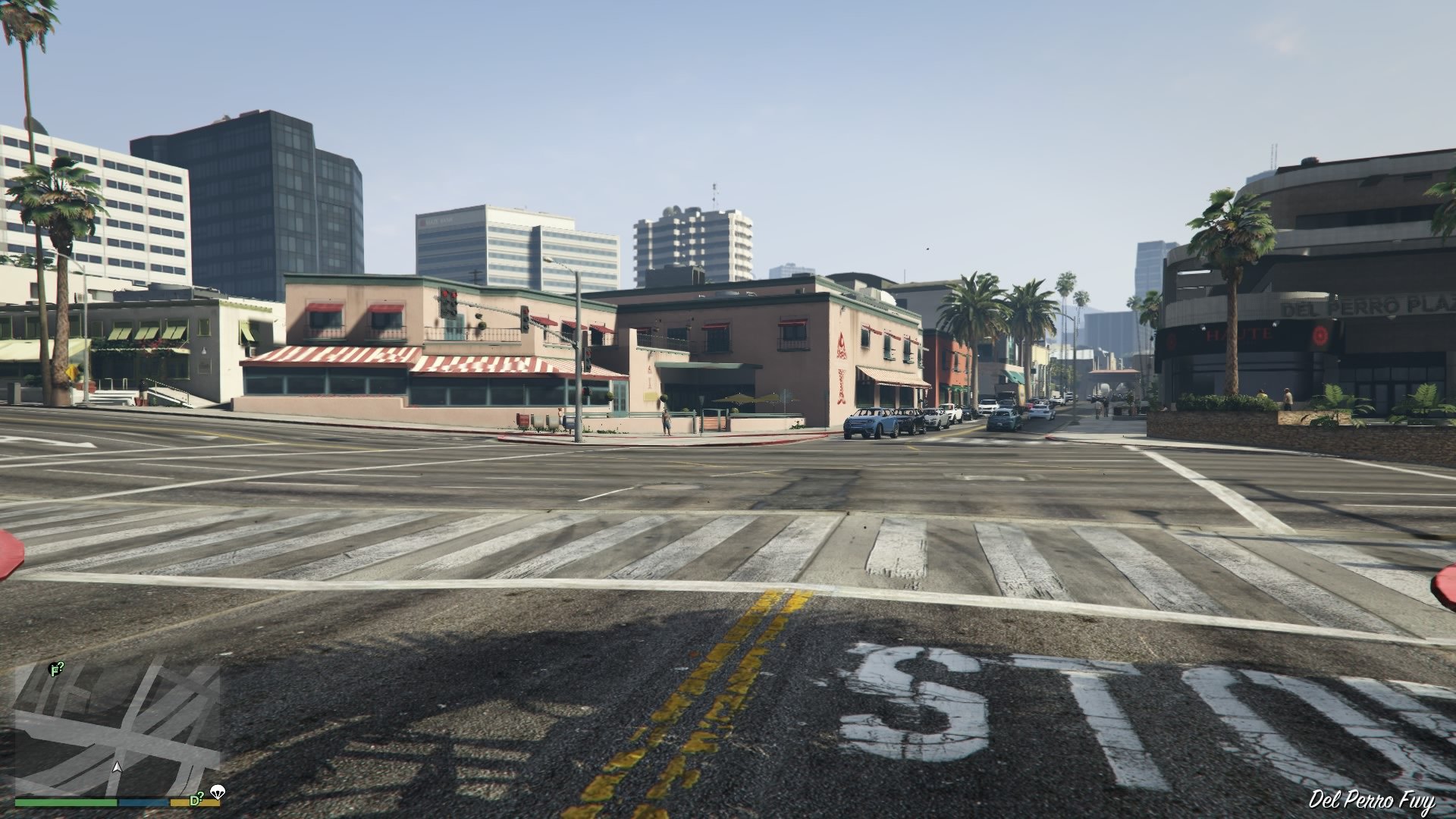
Task: Click the yellow D question-mark marker on minimap
Action: 196,799
